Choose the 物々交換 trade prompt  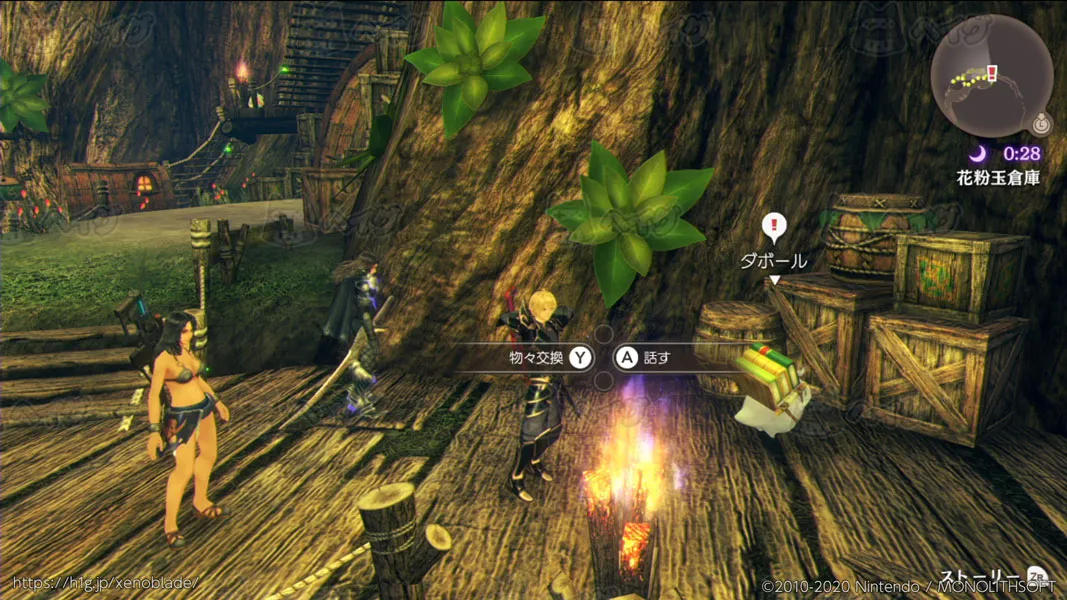point(550,357)
